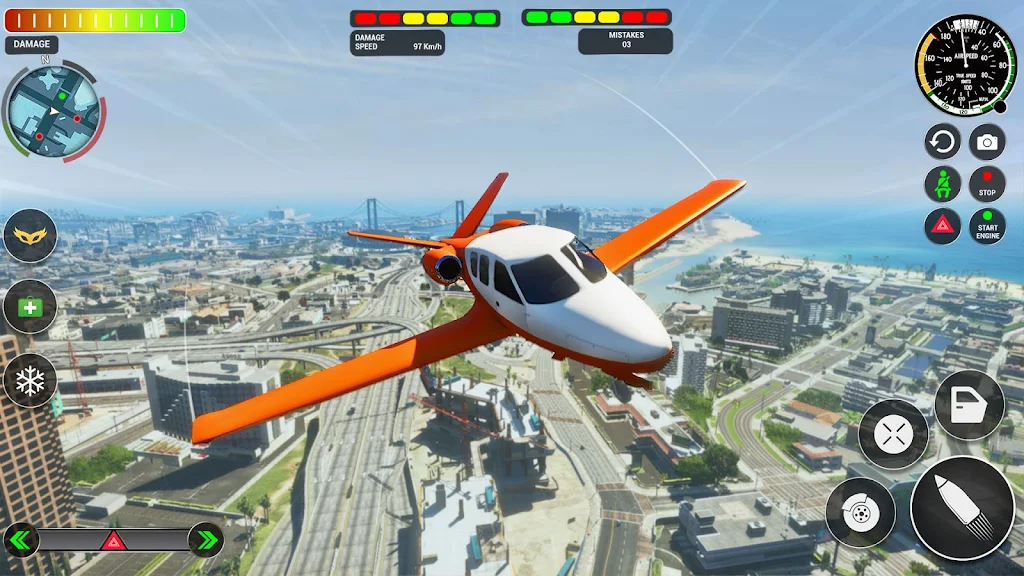
Task: Open the aircraft door with the door icon
Action: tap(969, 405)
